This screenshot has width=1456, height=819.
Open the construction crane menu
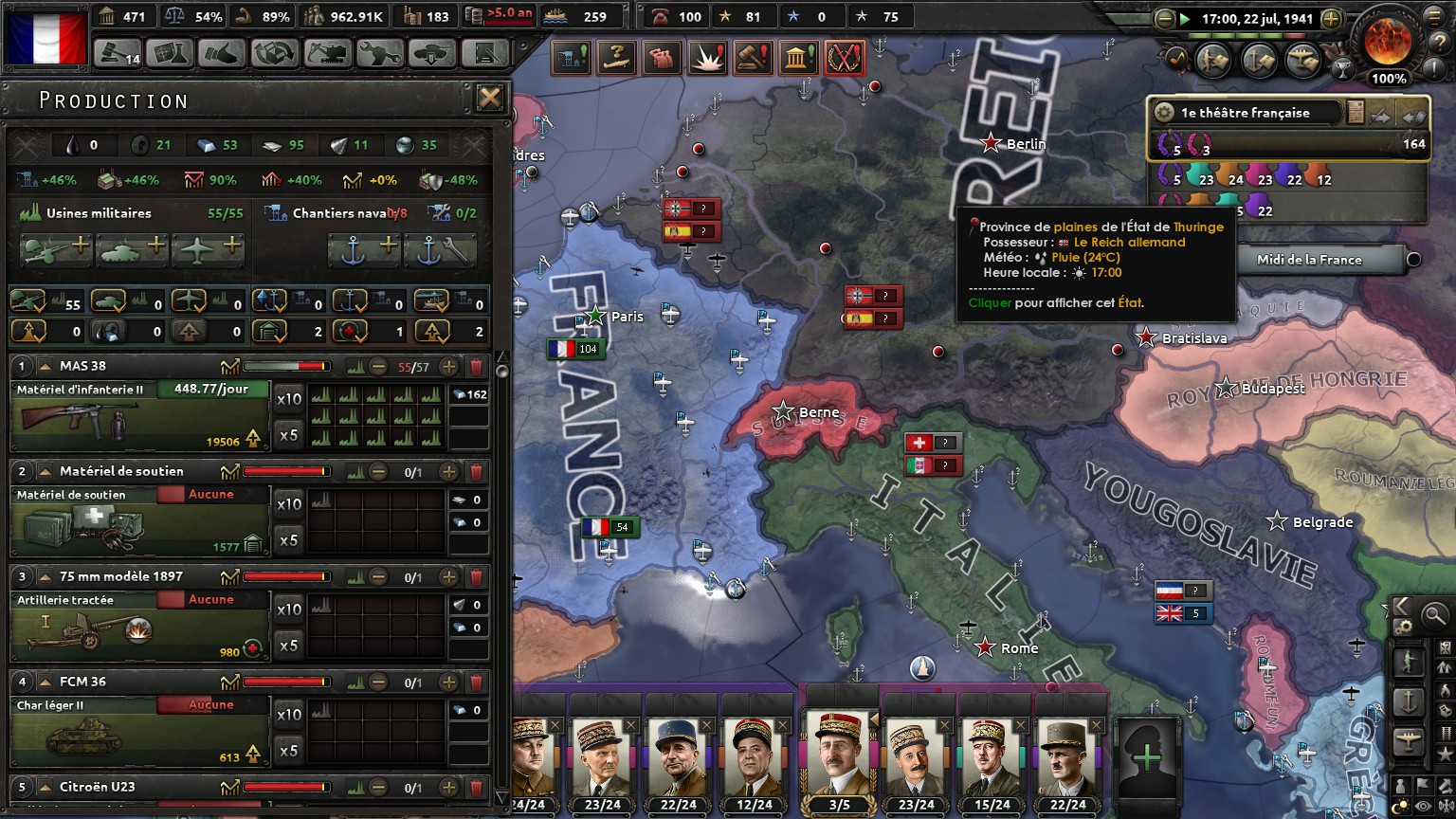327,53
